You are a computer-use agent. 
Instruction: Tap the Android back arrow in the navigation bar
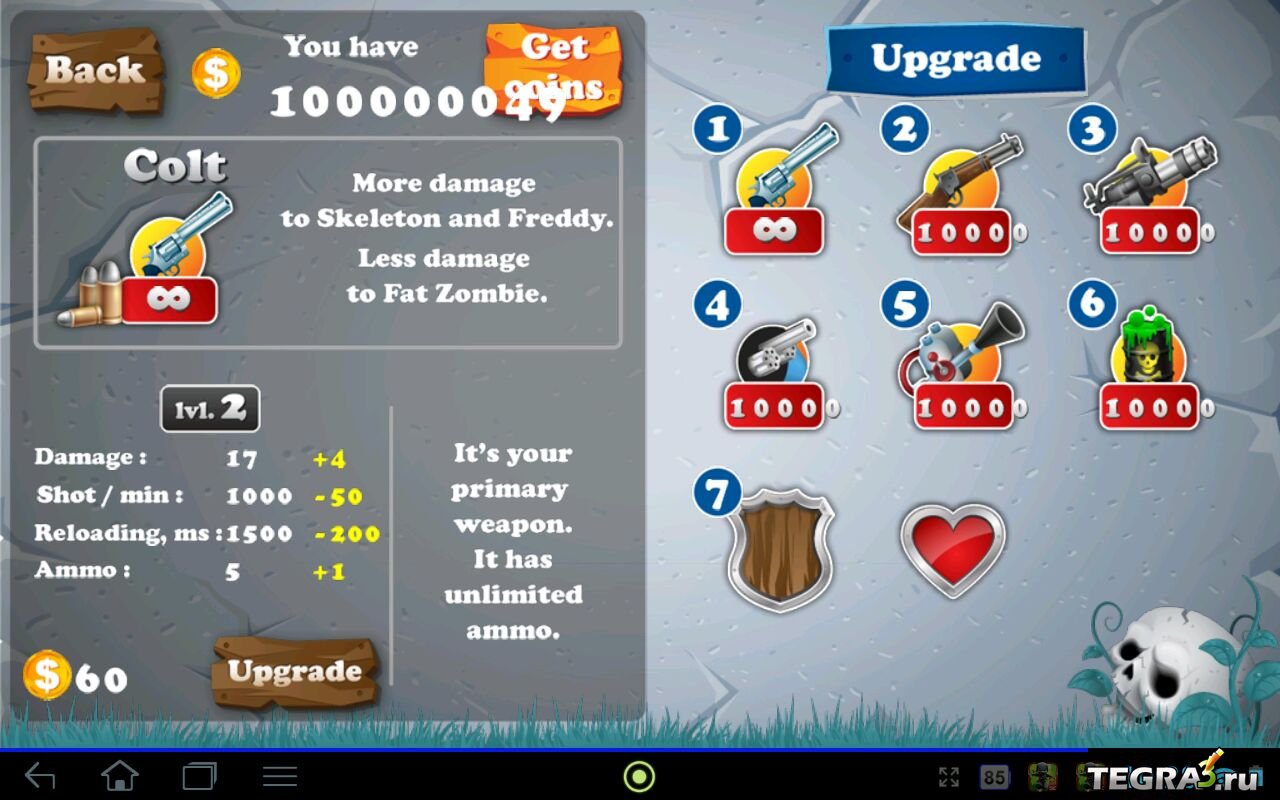tap(40, 776)
